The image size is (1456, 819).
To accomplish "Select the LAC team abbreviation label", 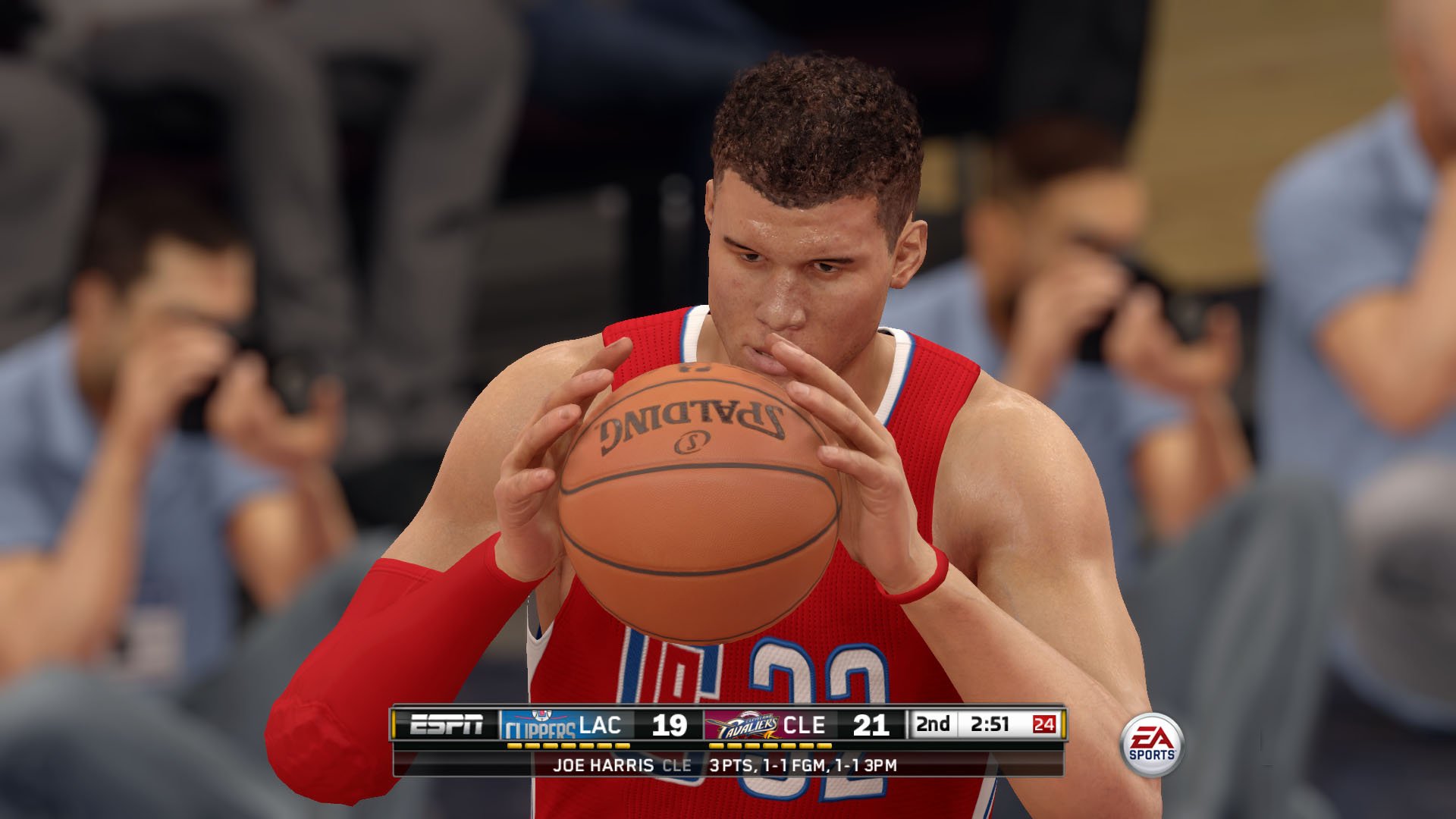I will tap(599, 724).
